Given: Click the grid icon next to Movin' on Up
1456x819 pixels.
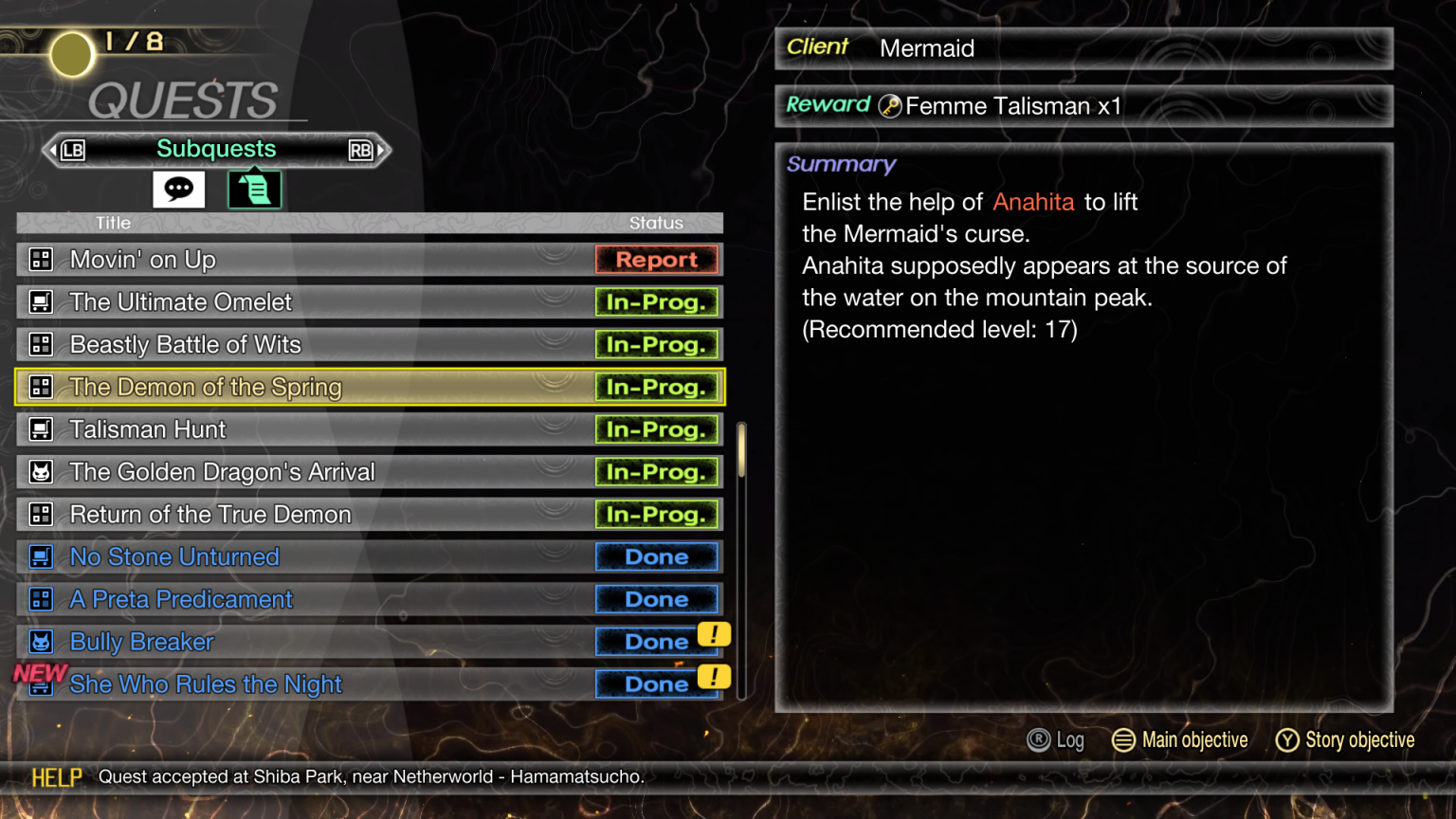Looking at the screenshot, I should 41,259.
